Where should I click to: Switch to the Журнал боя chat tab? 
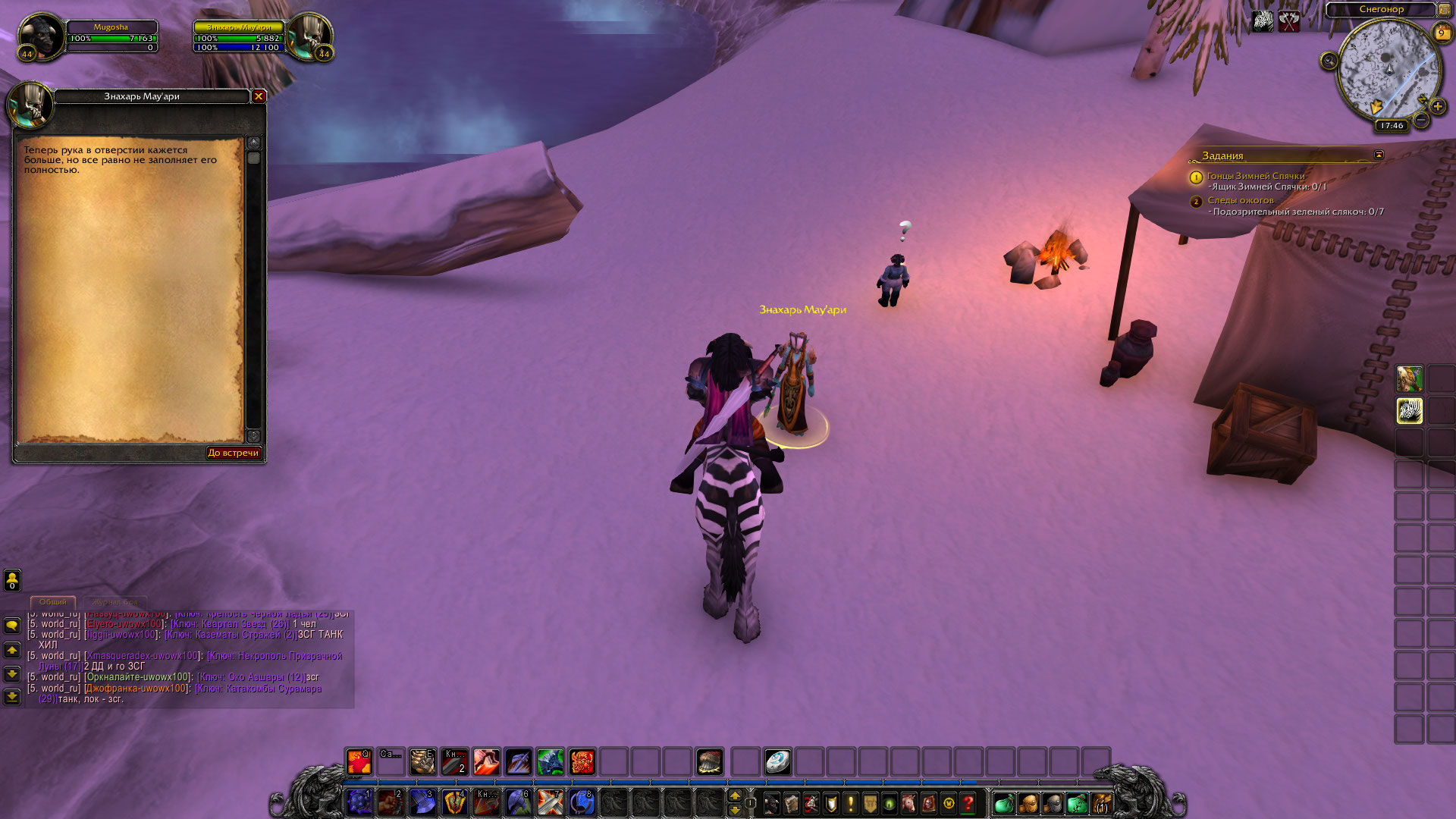[x=115, y=602]
